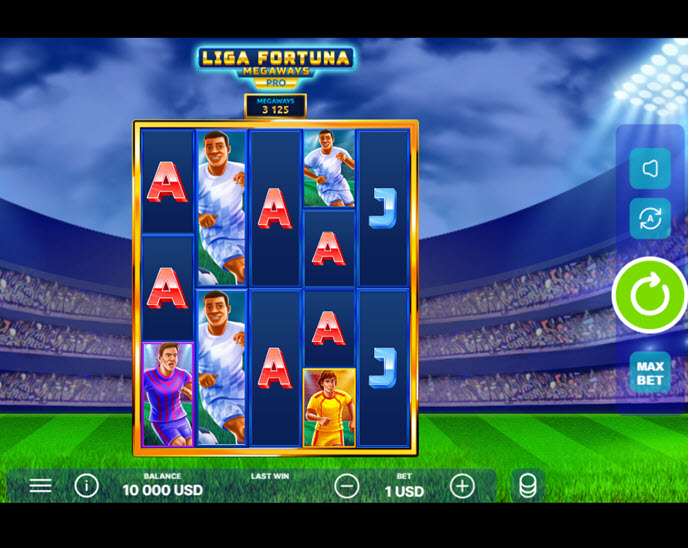Open the autoplay spin settings

click(x=650, y=219)
